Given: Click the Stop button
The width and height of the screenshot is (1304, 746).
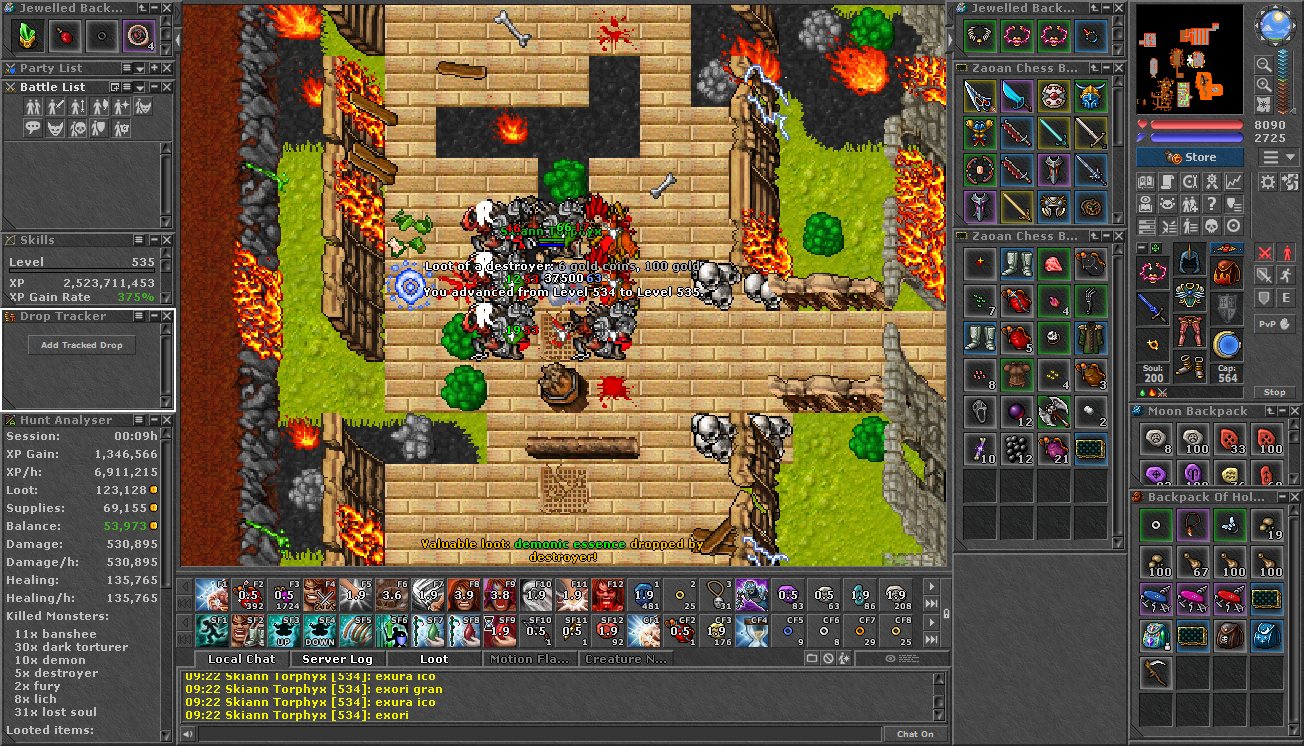Looking at the screenshot, I should (x=1275, y=392).
